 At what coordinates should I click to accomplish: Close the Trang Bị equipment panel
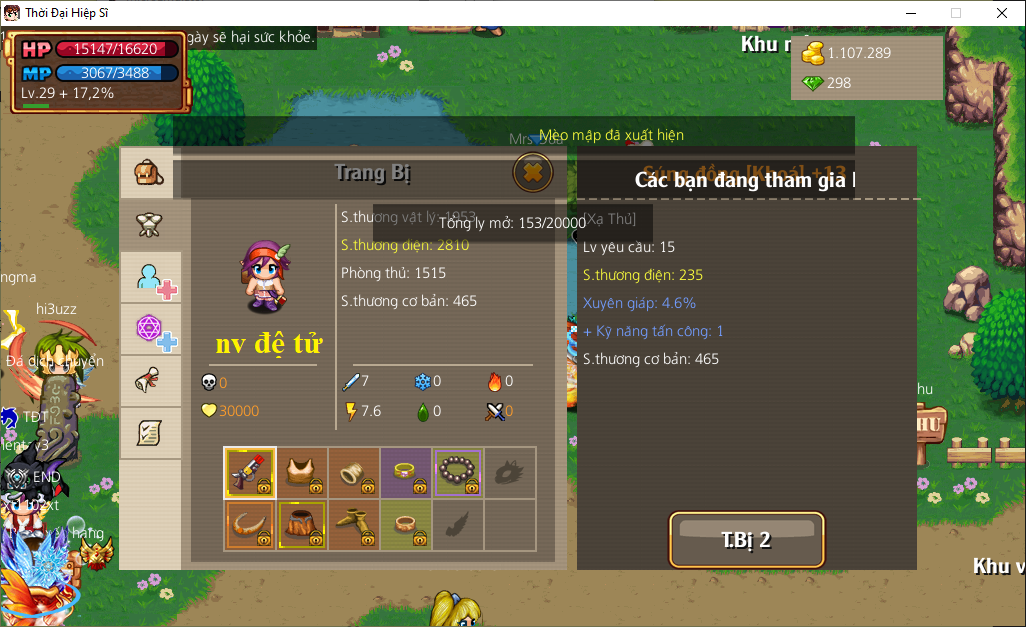pos(533,173)
